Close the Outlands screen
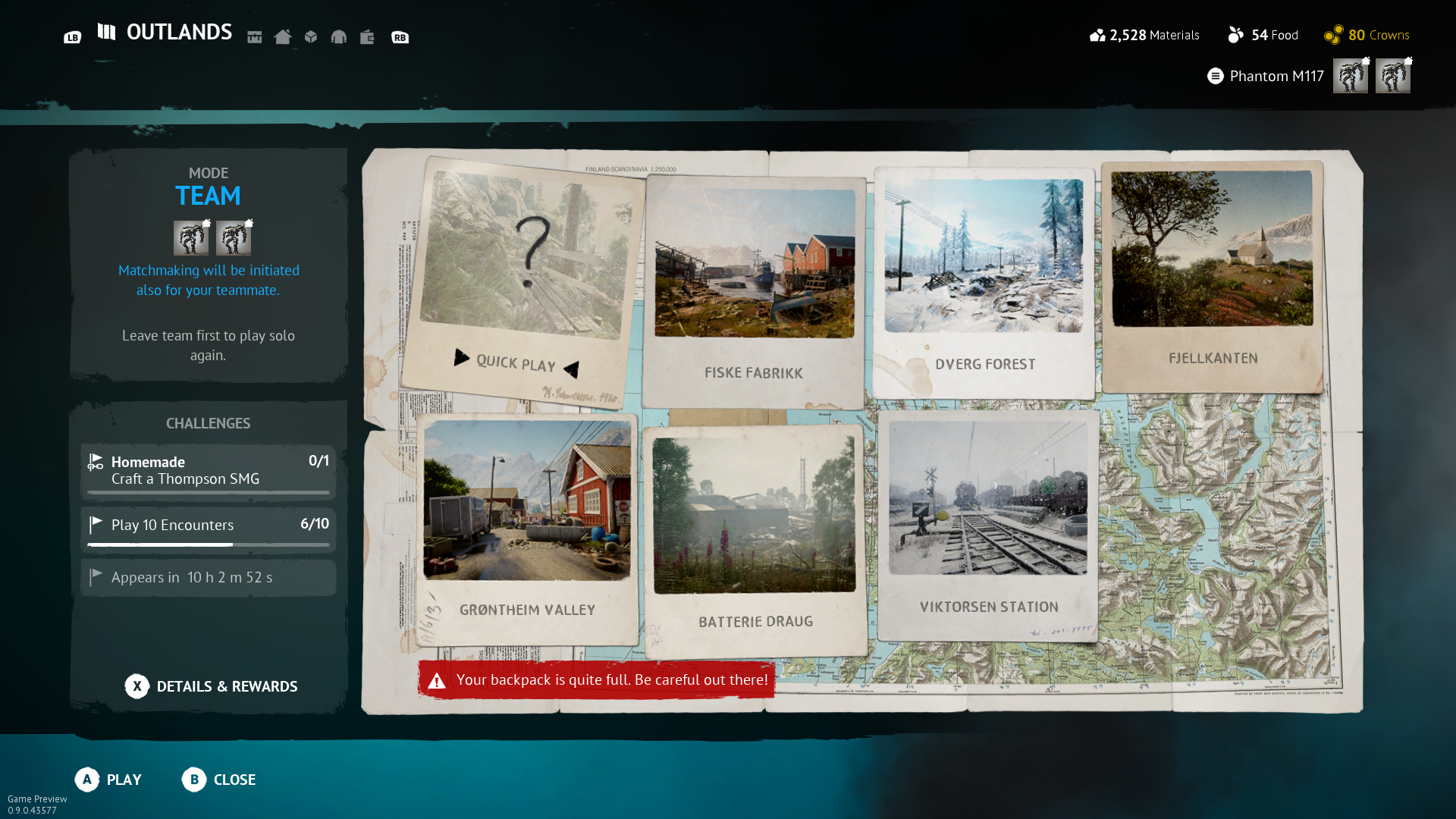 coord(219,780)
